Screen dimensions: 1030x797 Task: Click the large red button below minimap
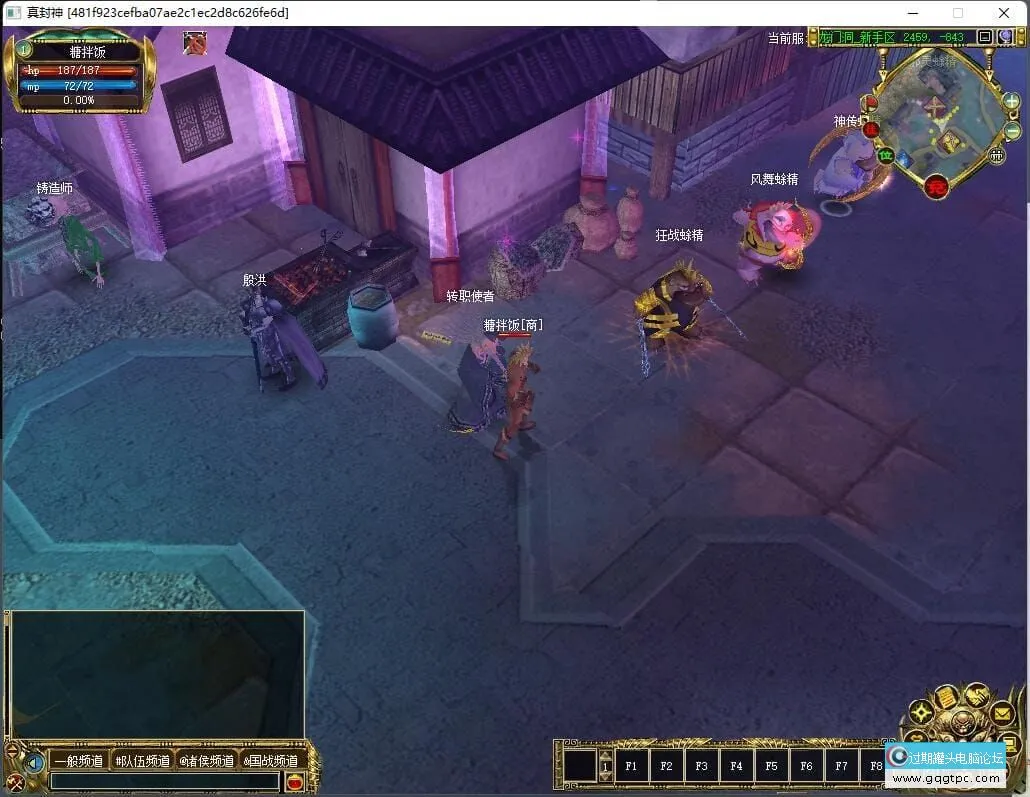[x=936, y=186]
